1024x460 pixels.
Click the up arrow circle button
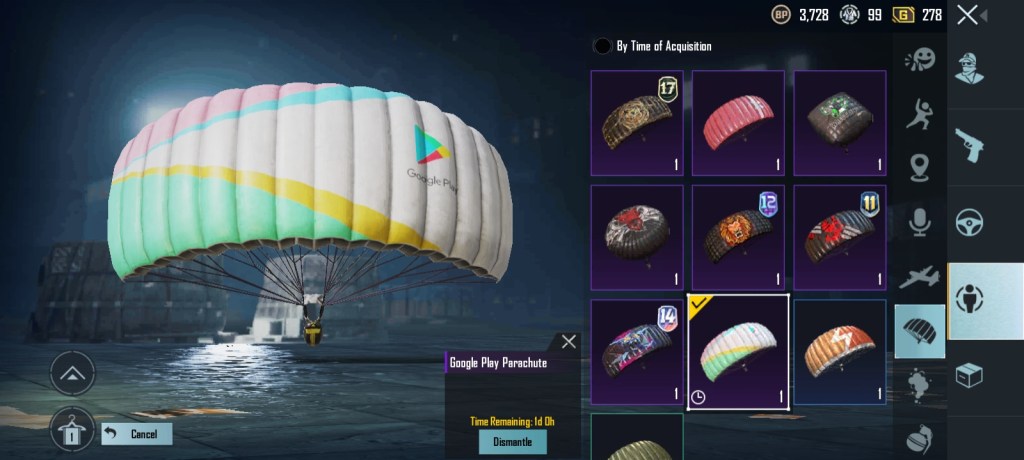click(72, 373)
